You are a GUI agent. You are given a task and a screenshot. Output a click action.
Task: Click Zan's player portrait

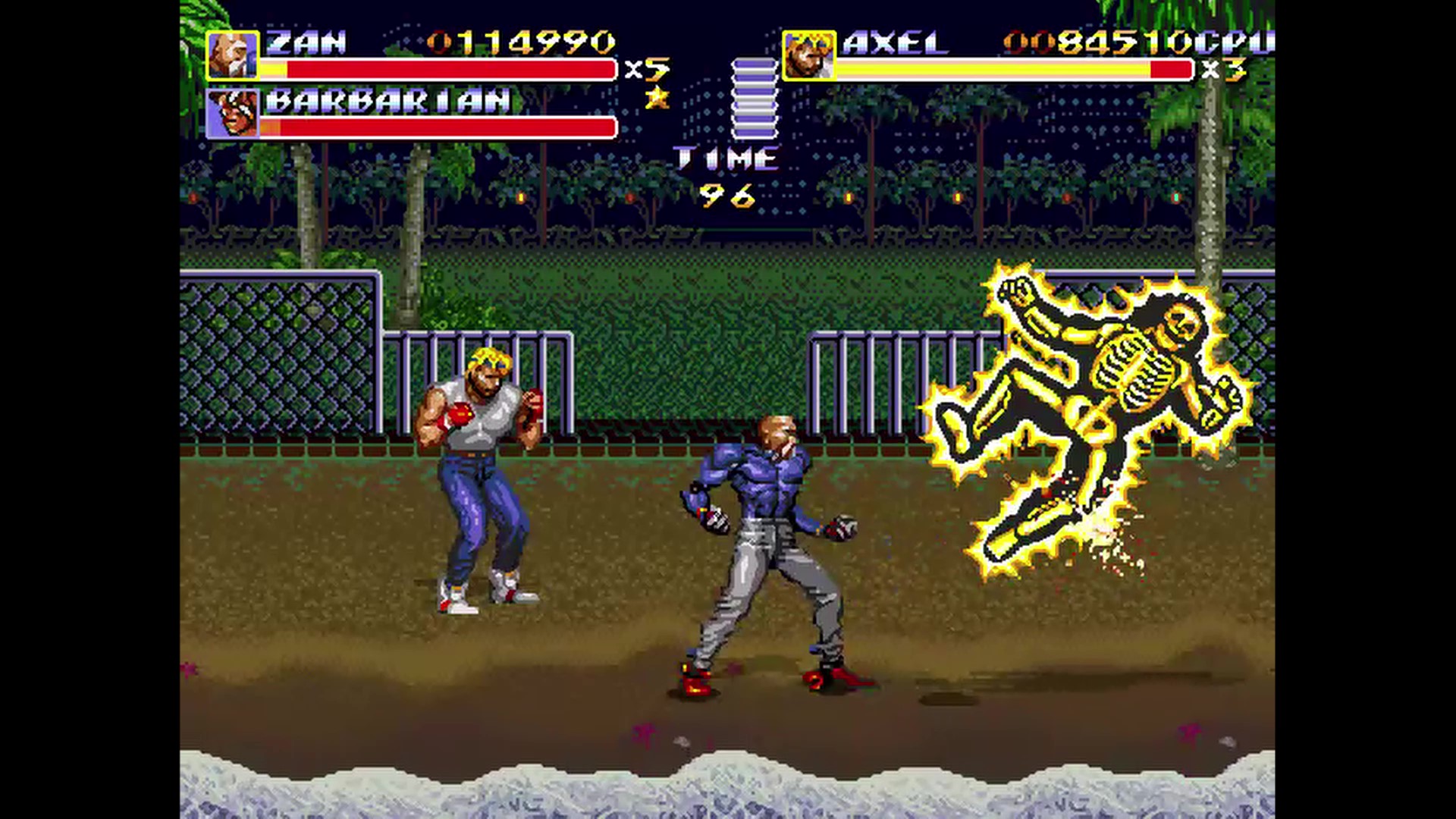click(232, 55)
